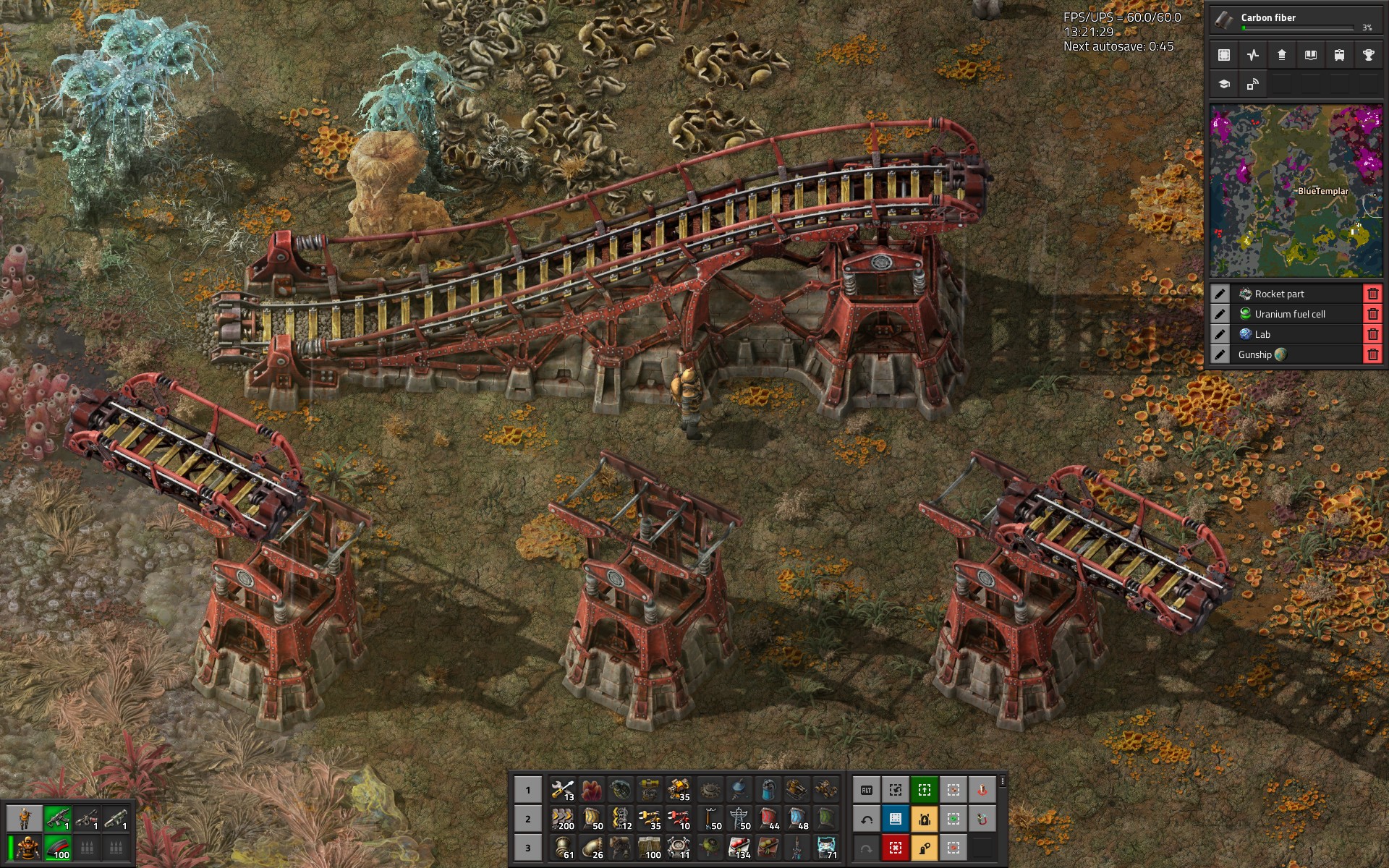
Task: Open the blue blueprint shortcut
Action: pos(896,818)
